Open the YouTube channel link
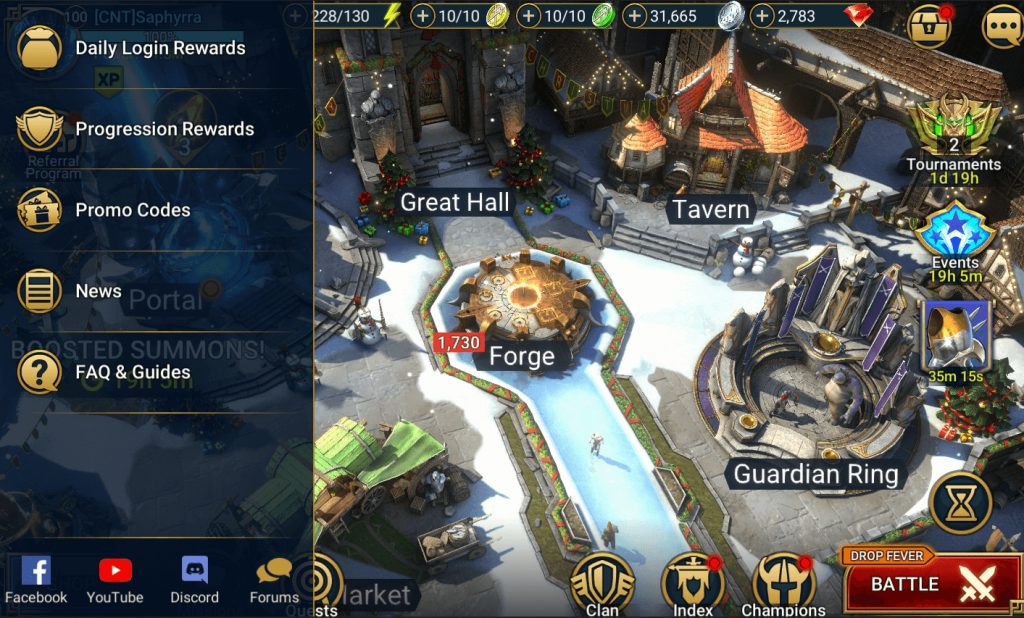The height and width of the screenshot is (618, 1024). point(115,580)
